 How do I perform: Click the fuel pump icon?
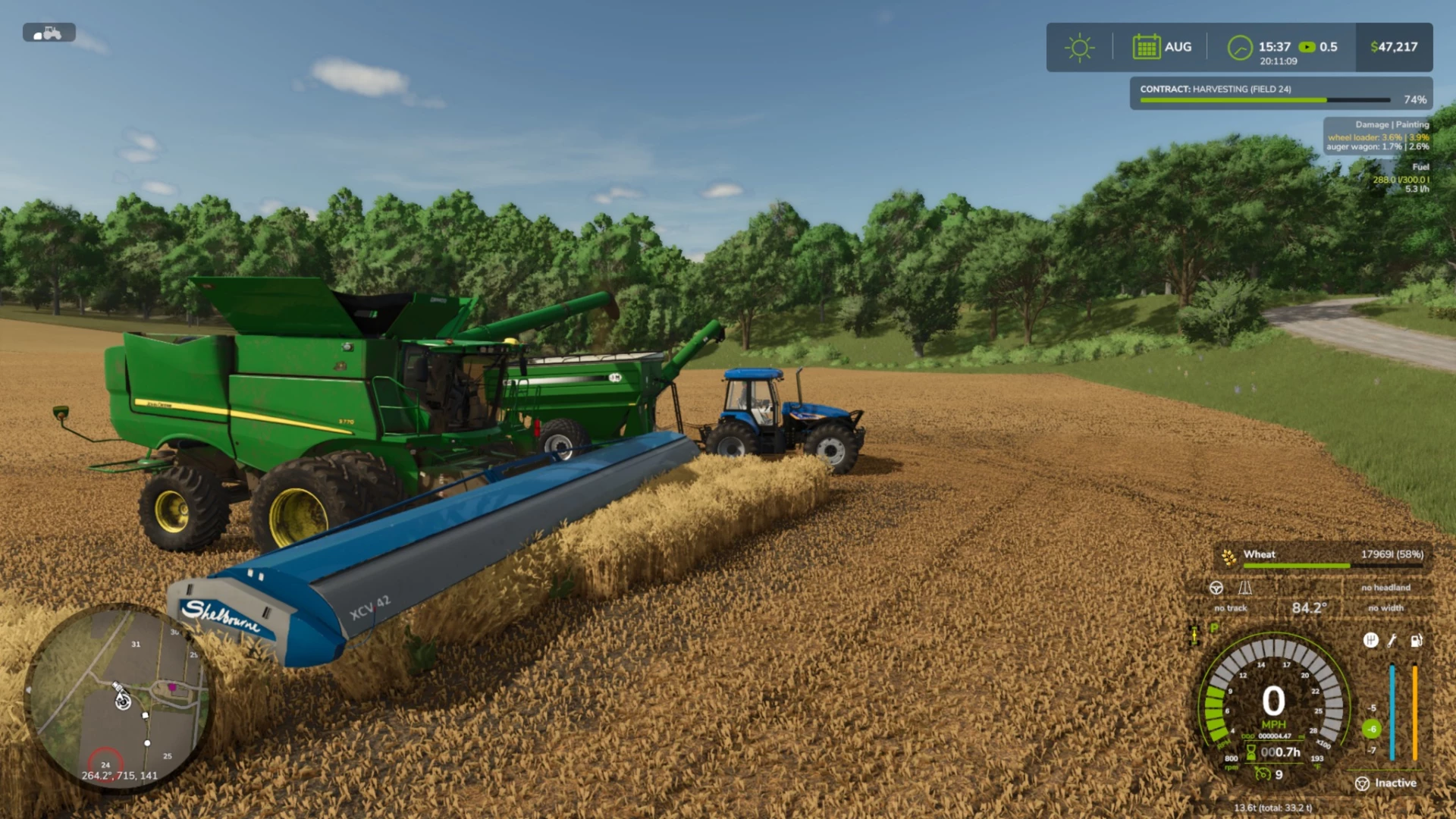(1416, 641)
